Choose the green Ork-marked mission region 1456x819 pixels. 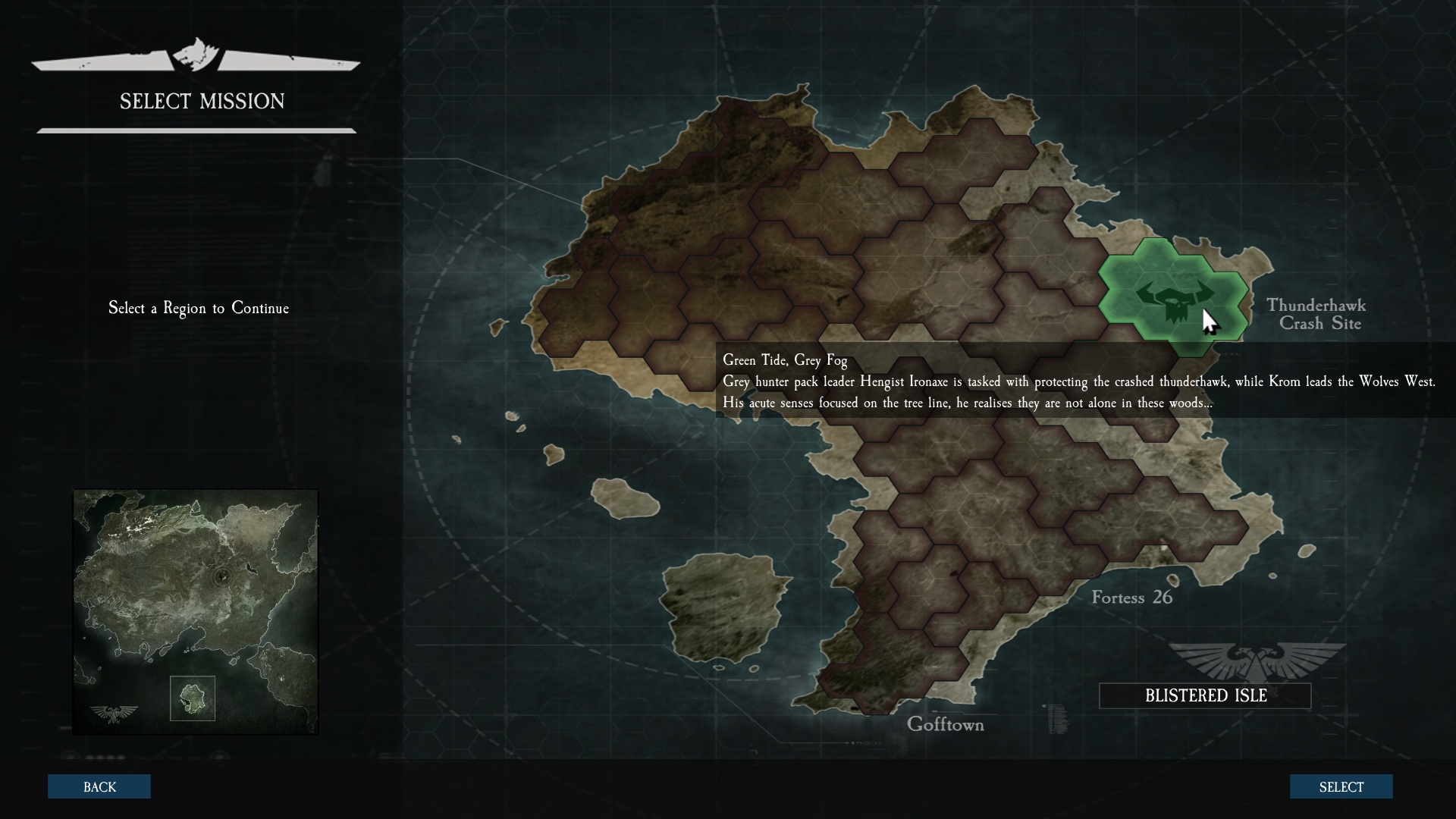1172,297
